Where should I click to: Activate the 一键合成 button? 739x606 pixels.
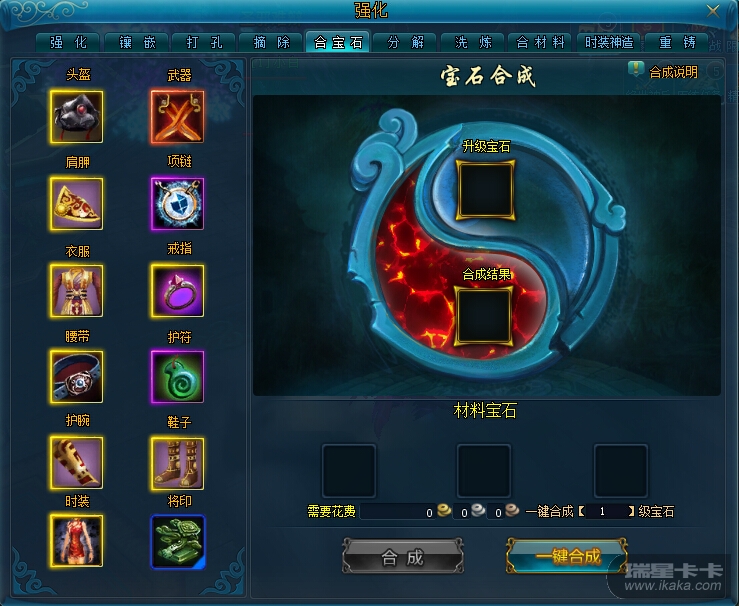(x=567, y=558)
